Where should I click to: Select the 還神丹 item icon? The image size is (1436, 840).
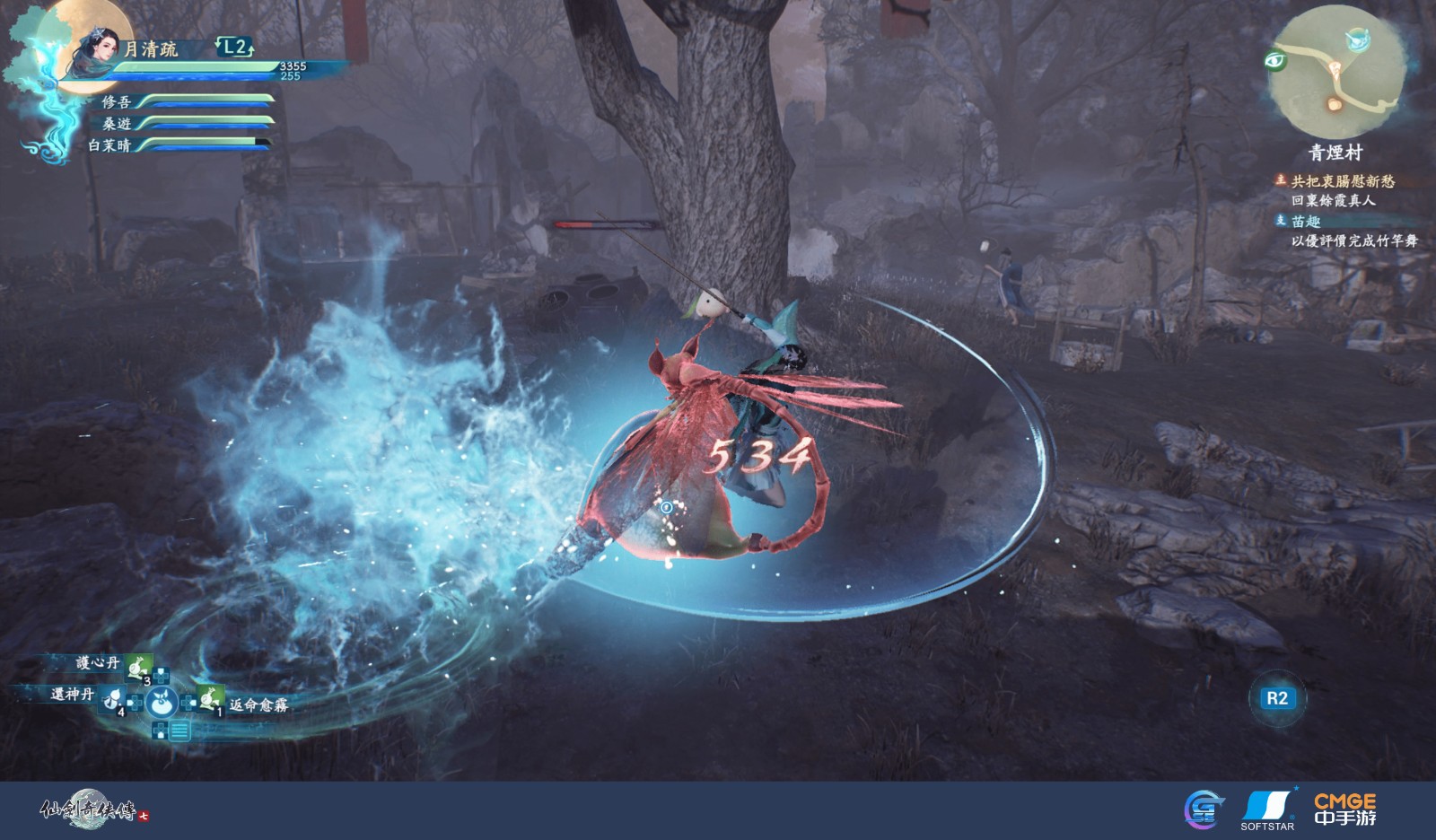(x=110, y=701)
